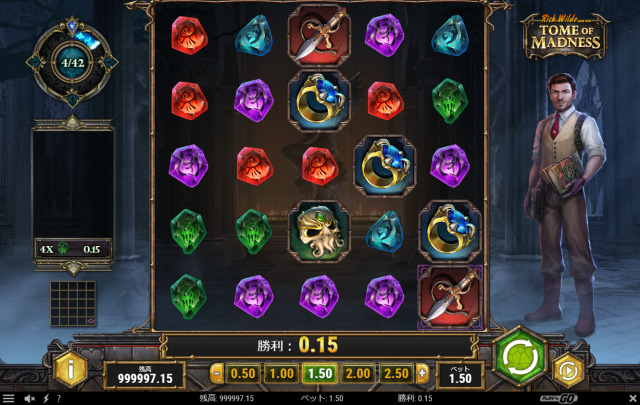Choose the 1.00 bet amount
The image size is (640, 405).
tap(282, 374)
